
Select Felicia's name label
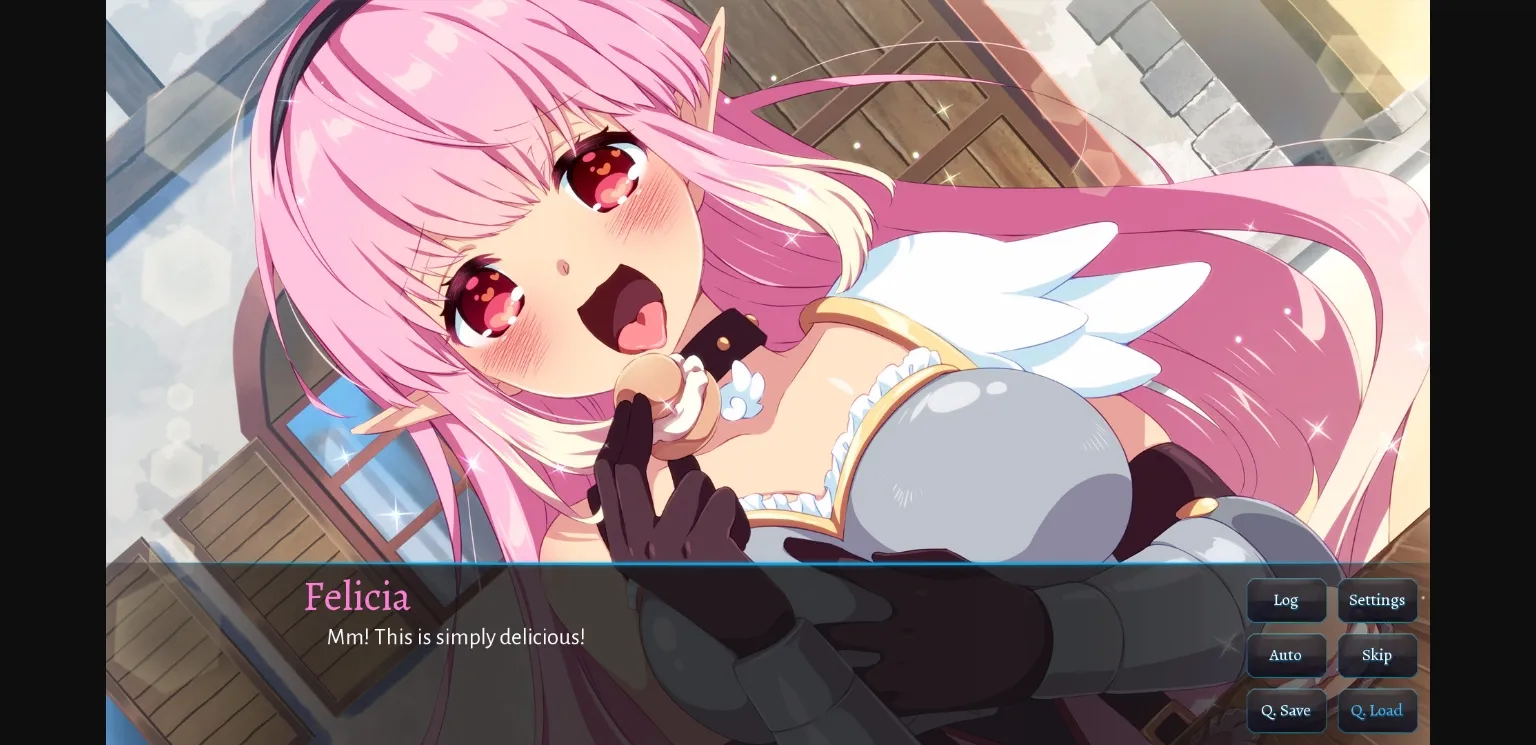pos(357,597)
